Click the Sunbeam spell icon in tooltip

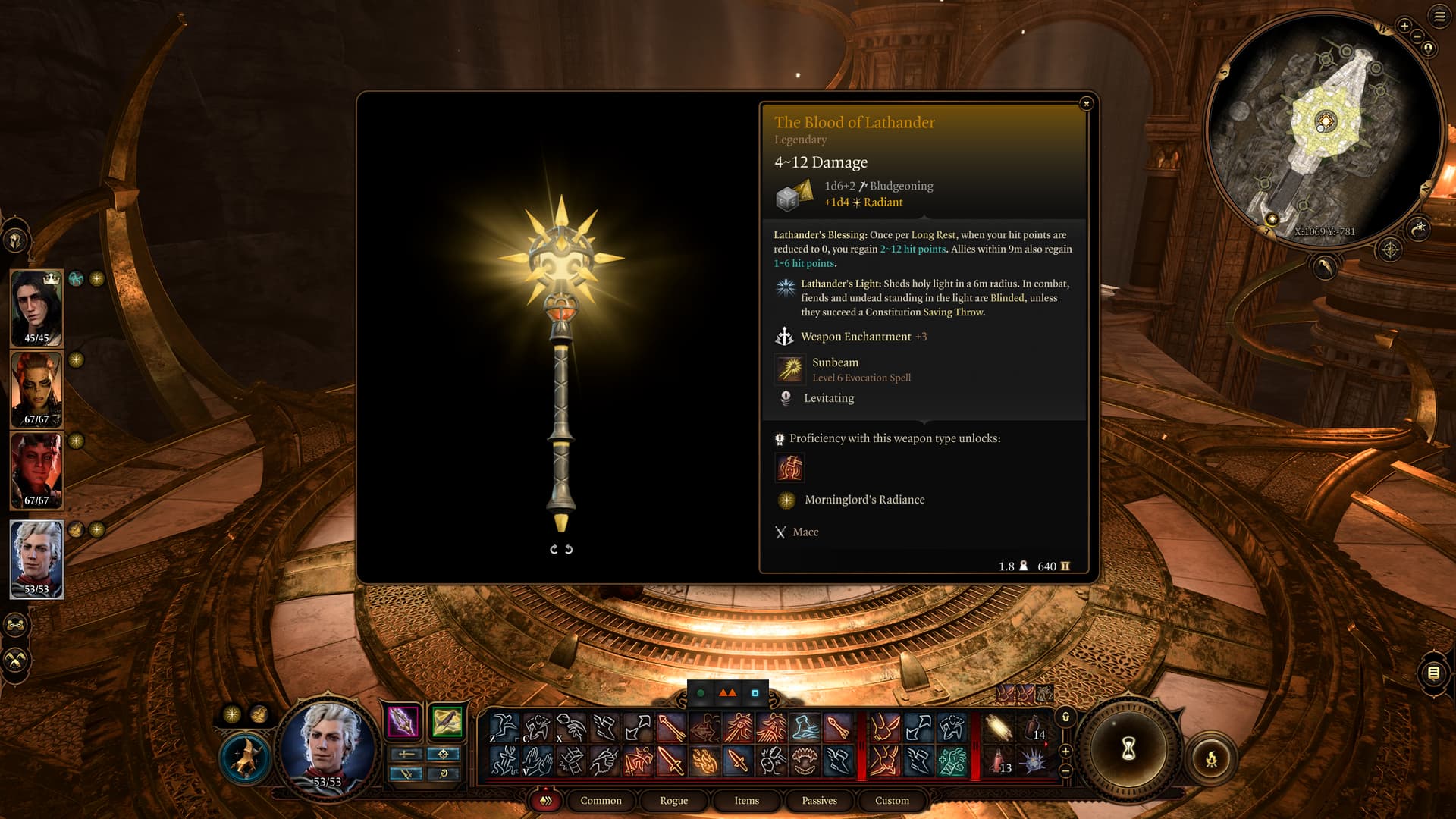790,369
